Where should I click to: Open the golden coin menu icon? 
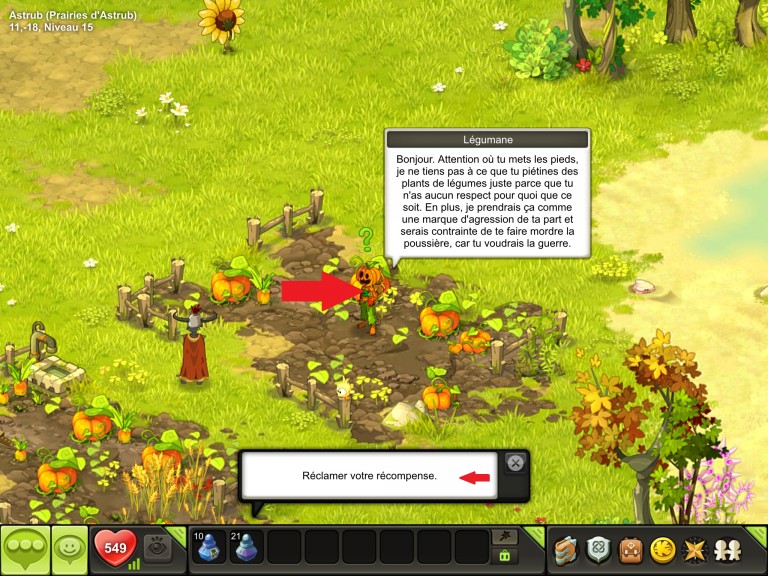pos(660,549)
